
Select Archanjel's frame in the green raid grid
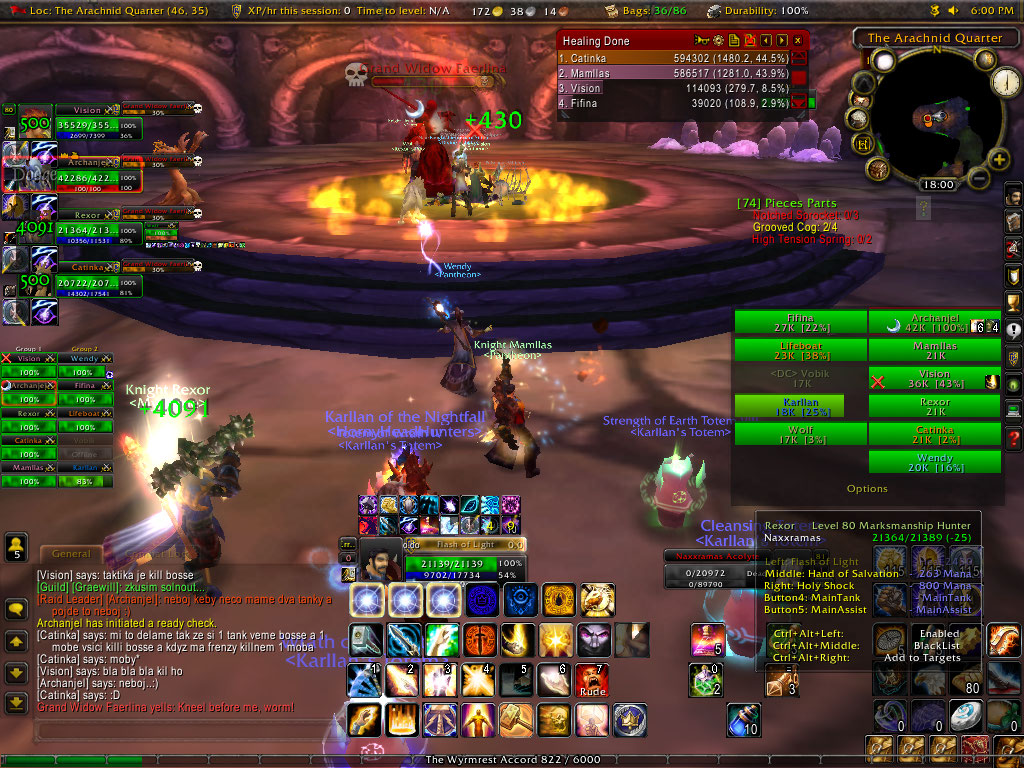pyautogui.click(x=934, y=321)
